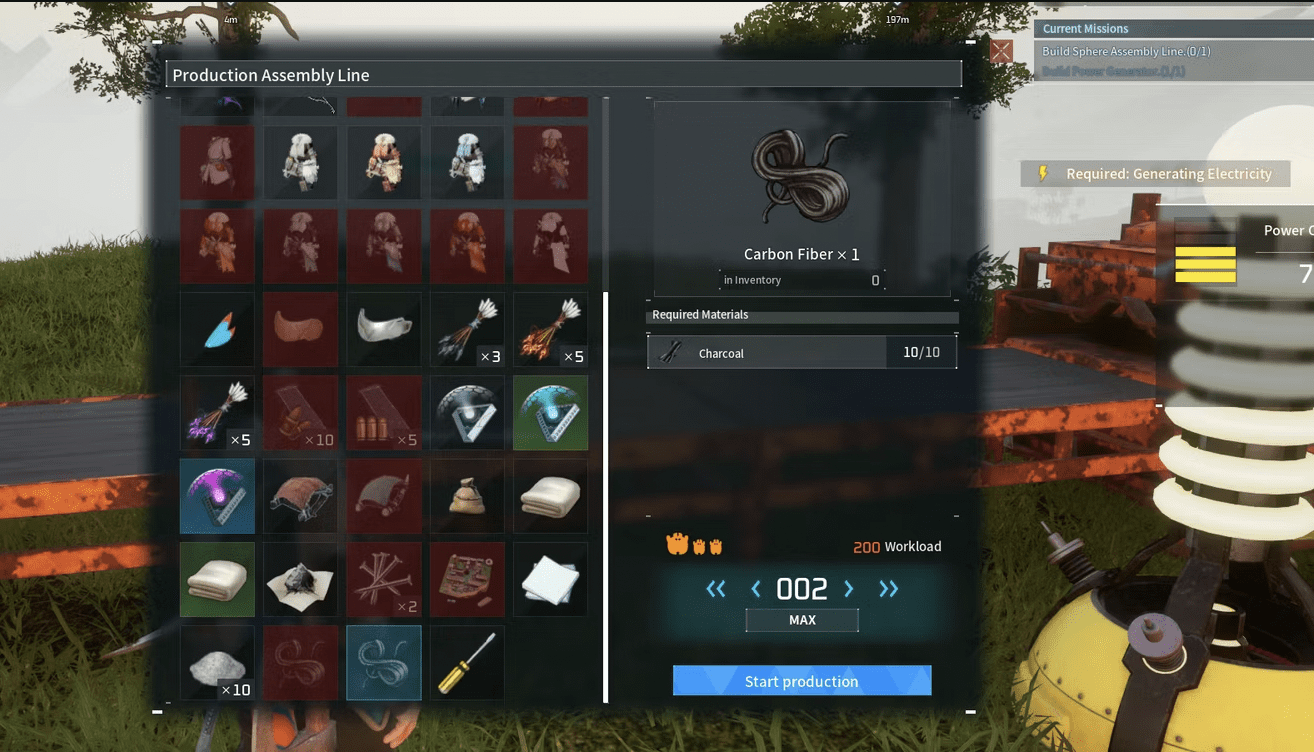The height and width of the screenshot is (752, 1314).
Task: Select the fire arrows ×5 recipe
Action: click(x=550, y=329)
